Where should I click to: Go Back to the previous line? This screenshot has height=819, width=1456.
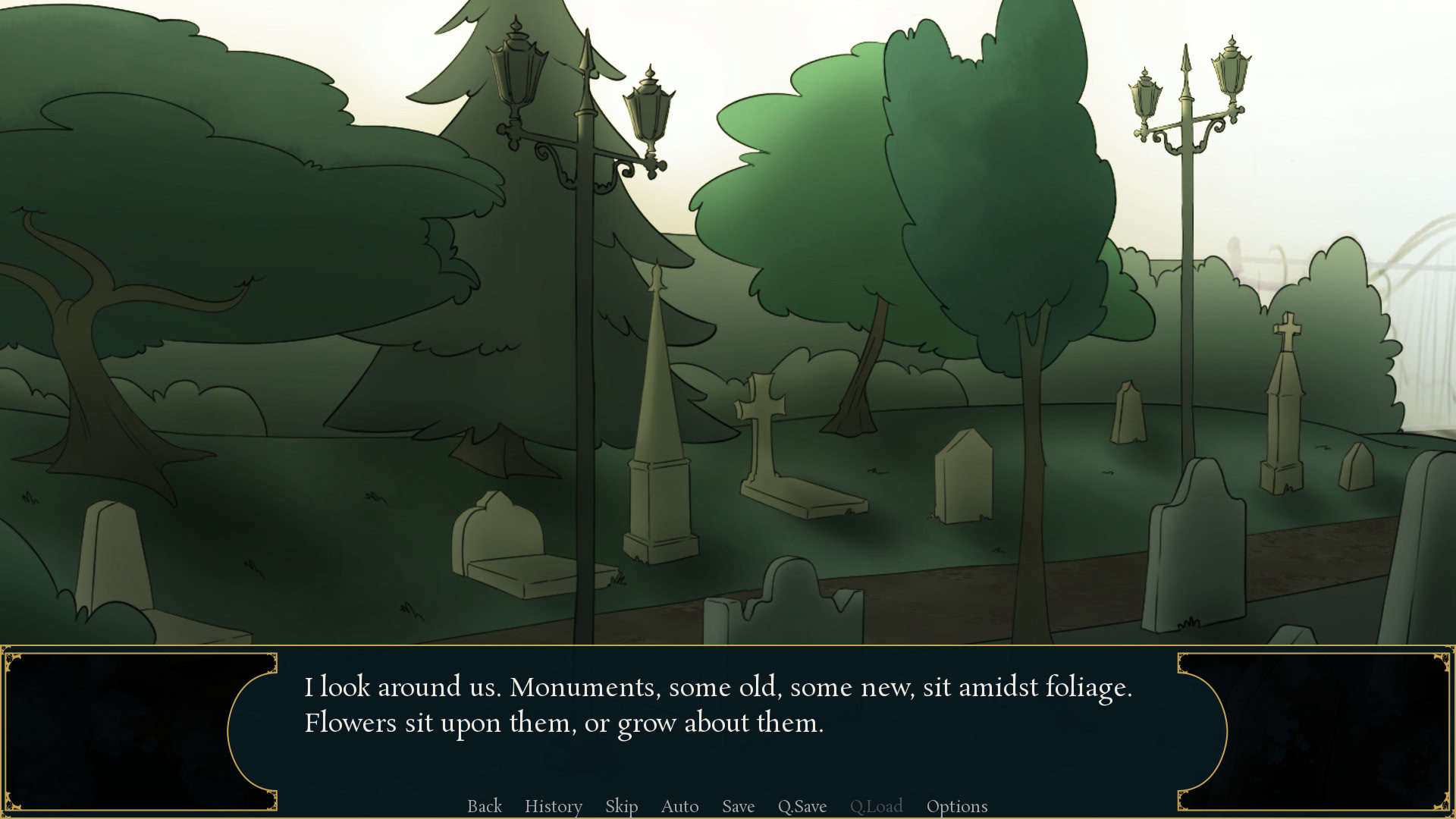tap(485, 806)
